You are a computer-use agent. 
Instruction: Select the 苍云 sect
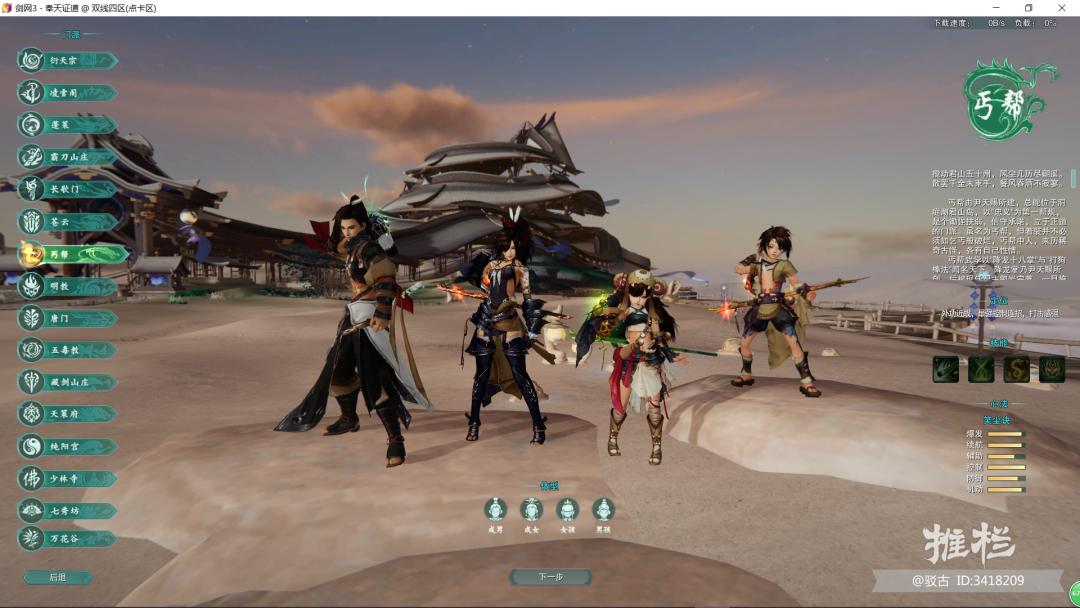66,222
